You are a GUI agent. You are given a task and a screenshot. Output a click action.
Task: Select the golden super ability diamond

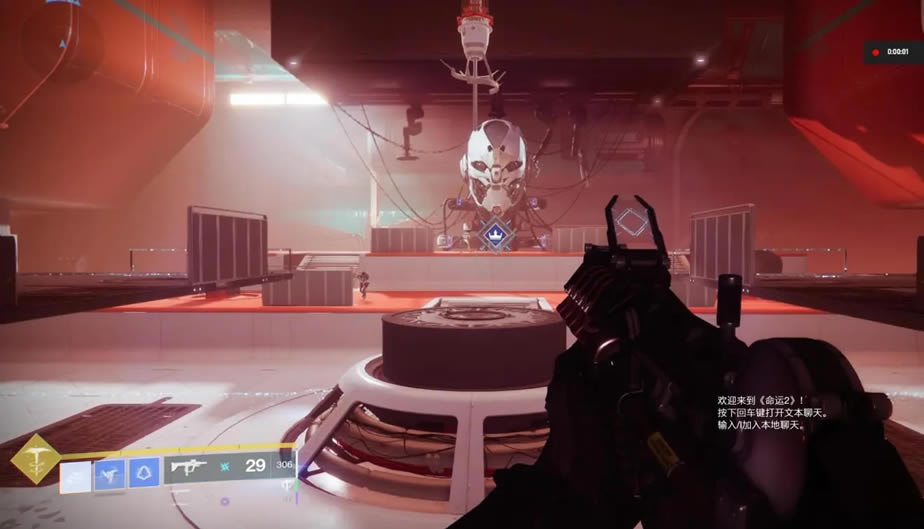(34, 460)
